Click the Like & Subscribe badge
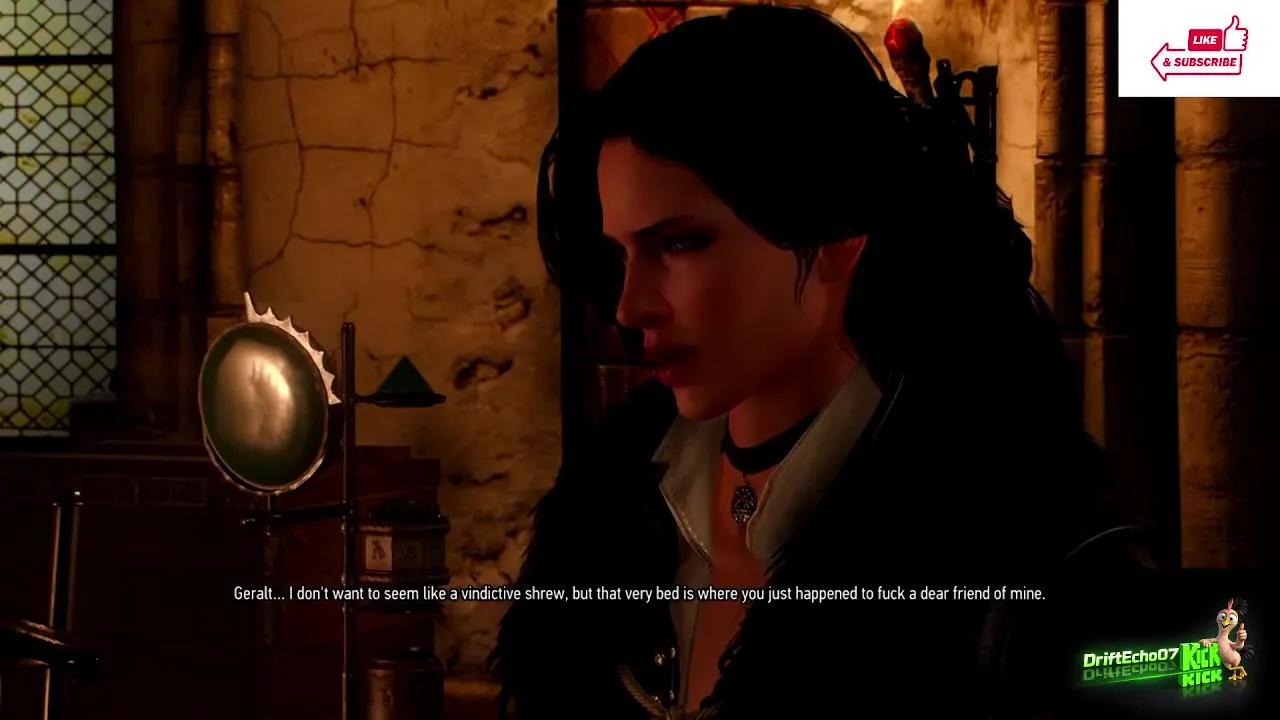 click(1199, 49)
